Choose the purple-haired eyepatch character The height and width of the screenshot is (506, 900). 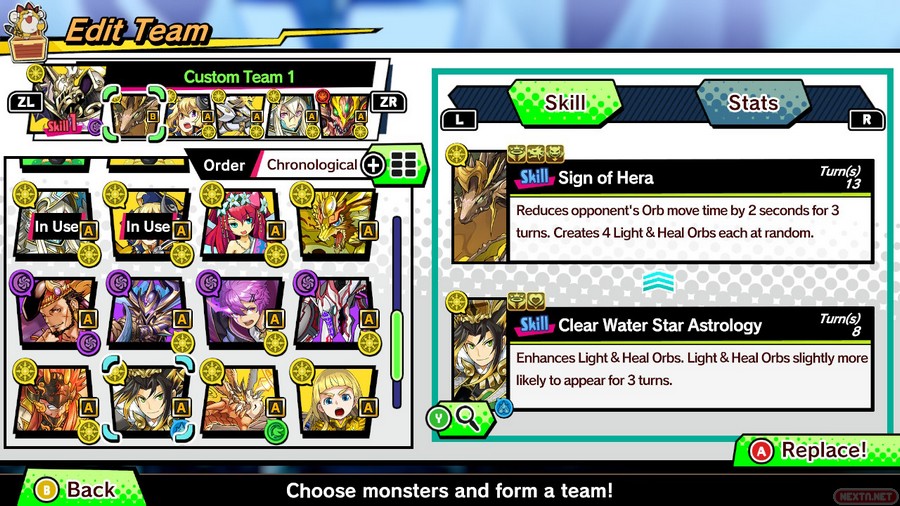pyautogui.click(x=240, y=313)
